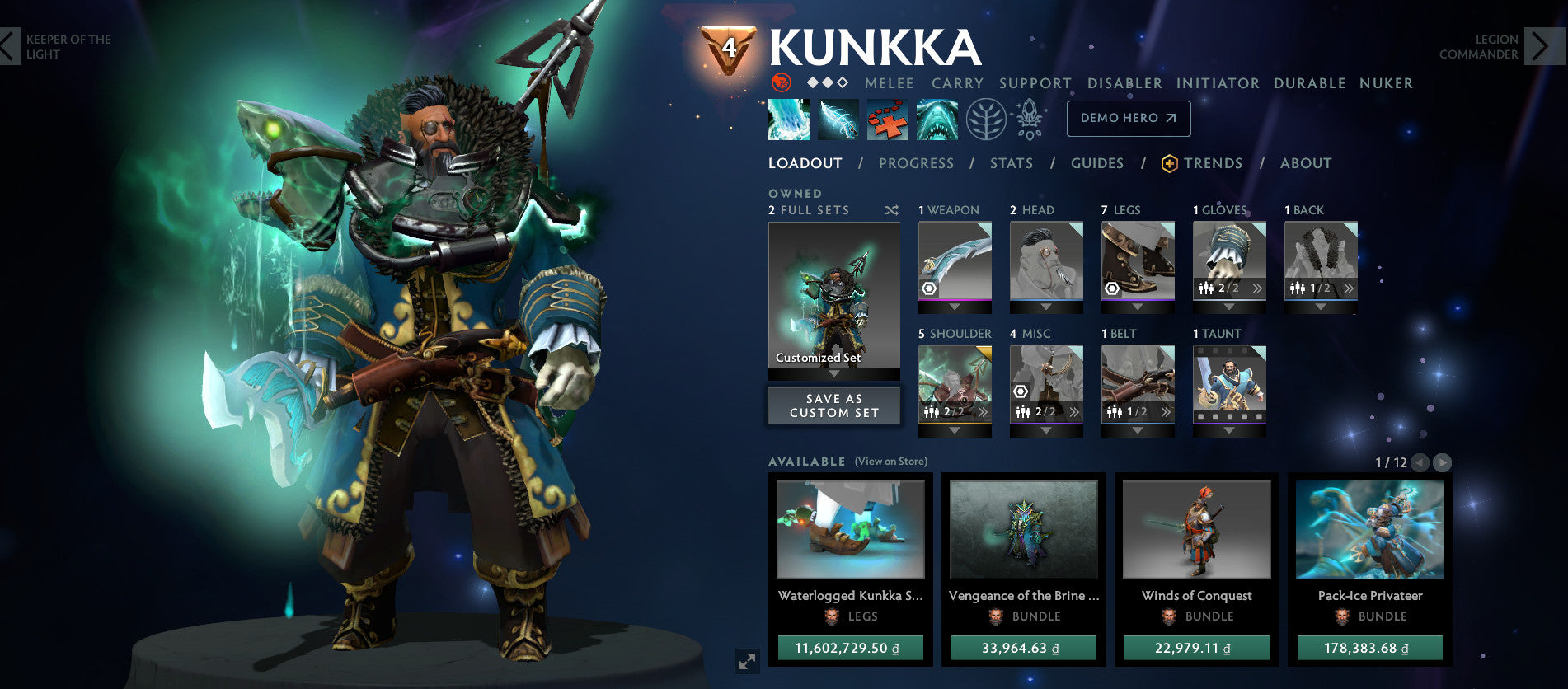
Task: Cycle gloves style with the double-chevron control
Action: point(1258,288)
